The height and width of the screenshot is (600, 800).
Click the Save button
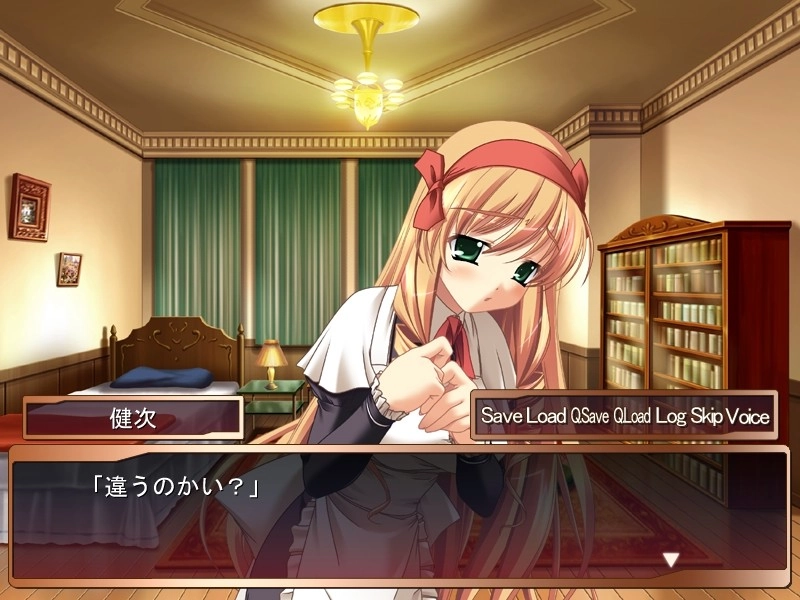point(500,416)
